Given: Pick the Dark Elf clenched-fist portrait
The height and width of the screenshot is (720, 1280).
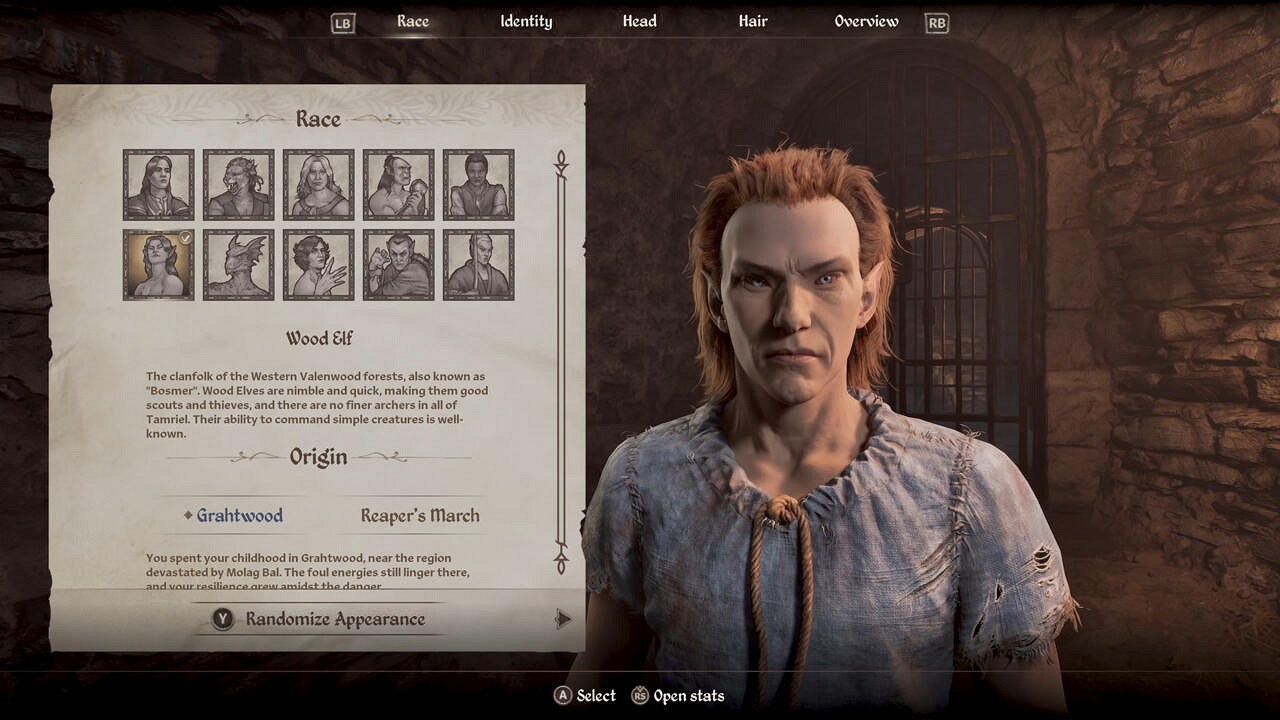Looking at the screenshot, I should (x=399, y=265).
